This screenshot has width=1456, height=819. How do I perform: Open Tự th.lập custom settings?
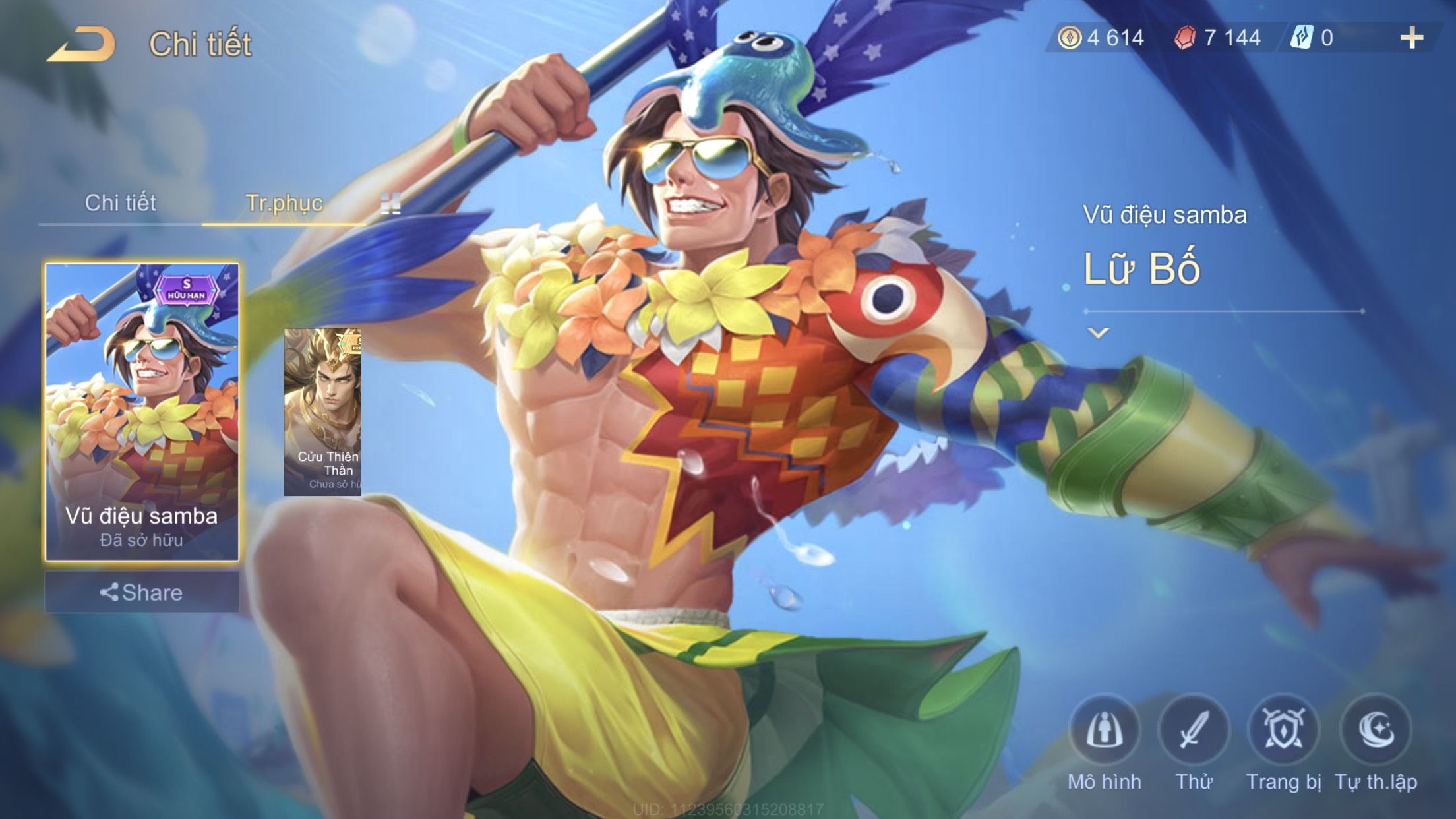pos(1376,731)
